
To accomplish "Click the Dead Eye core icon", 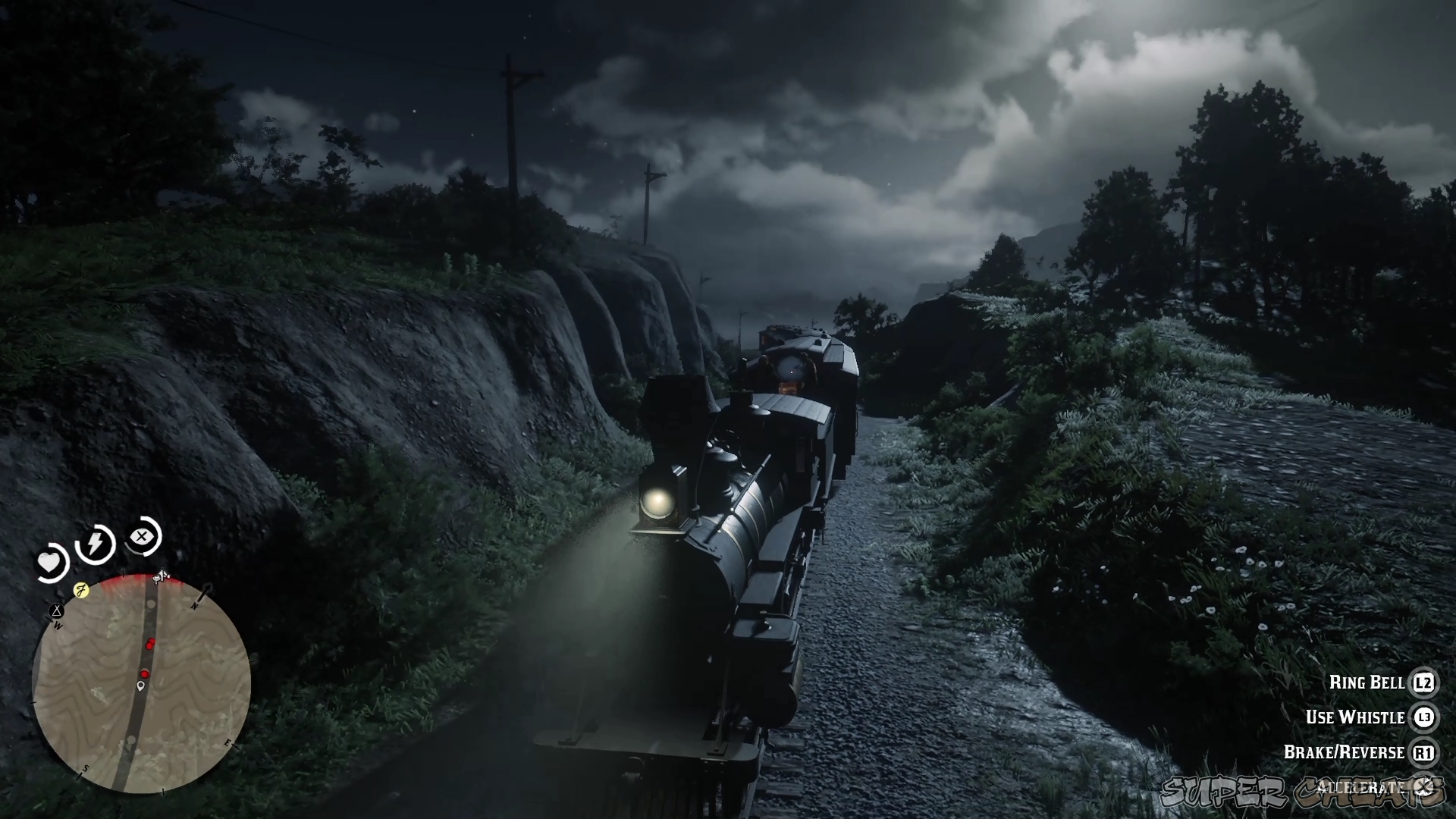I will (x=143, y=535).
